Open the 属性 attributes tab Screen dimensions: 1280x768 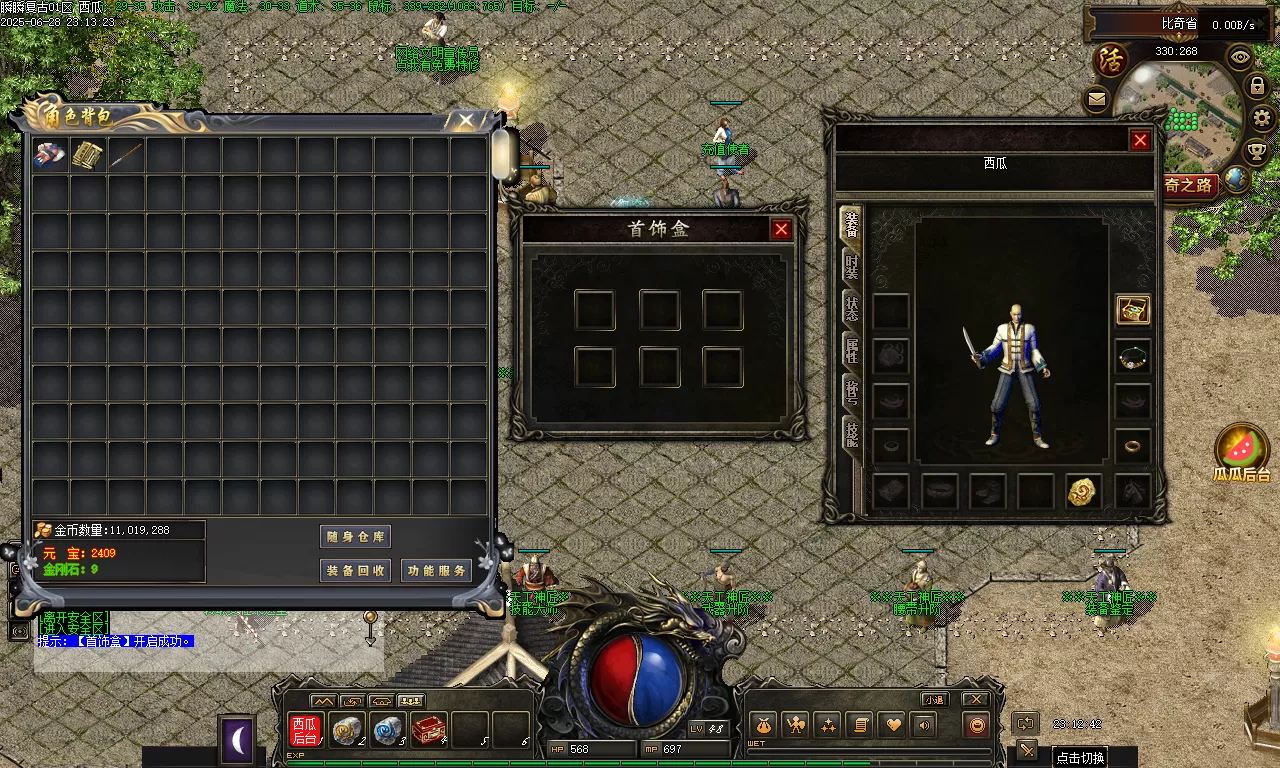point(851,350)
